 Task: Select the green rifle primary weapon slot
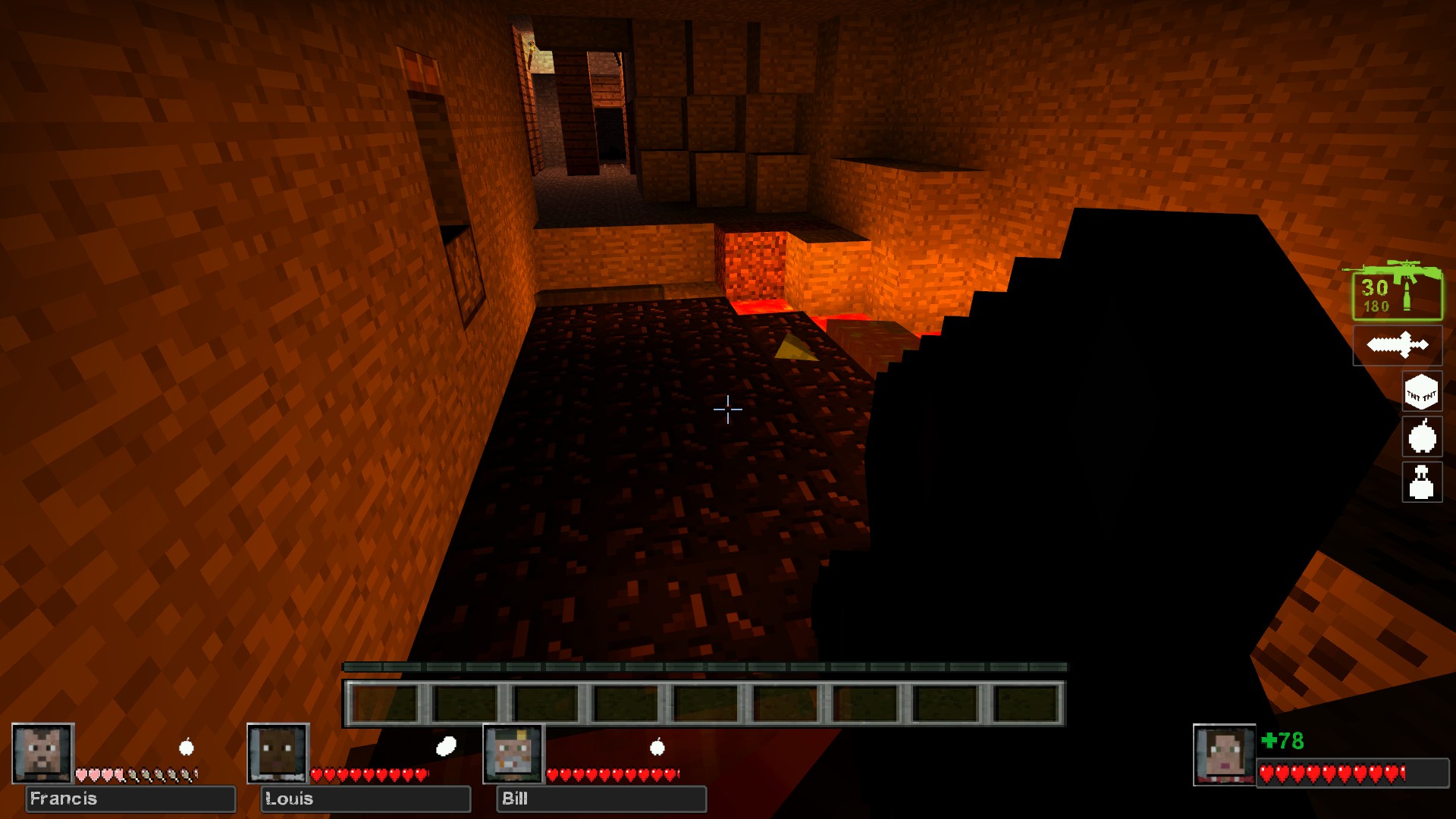pos(1397,293)
